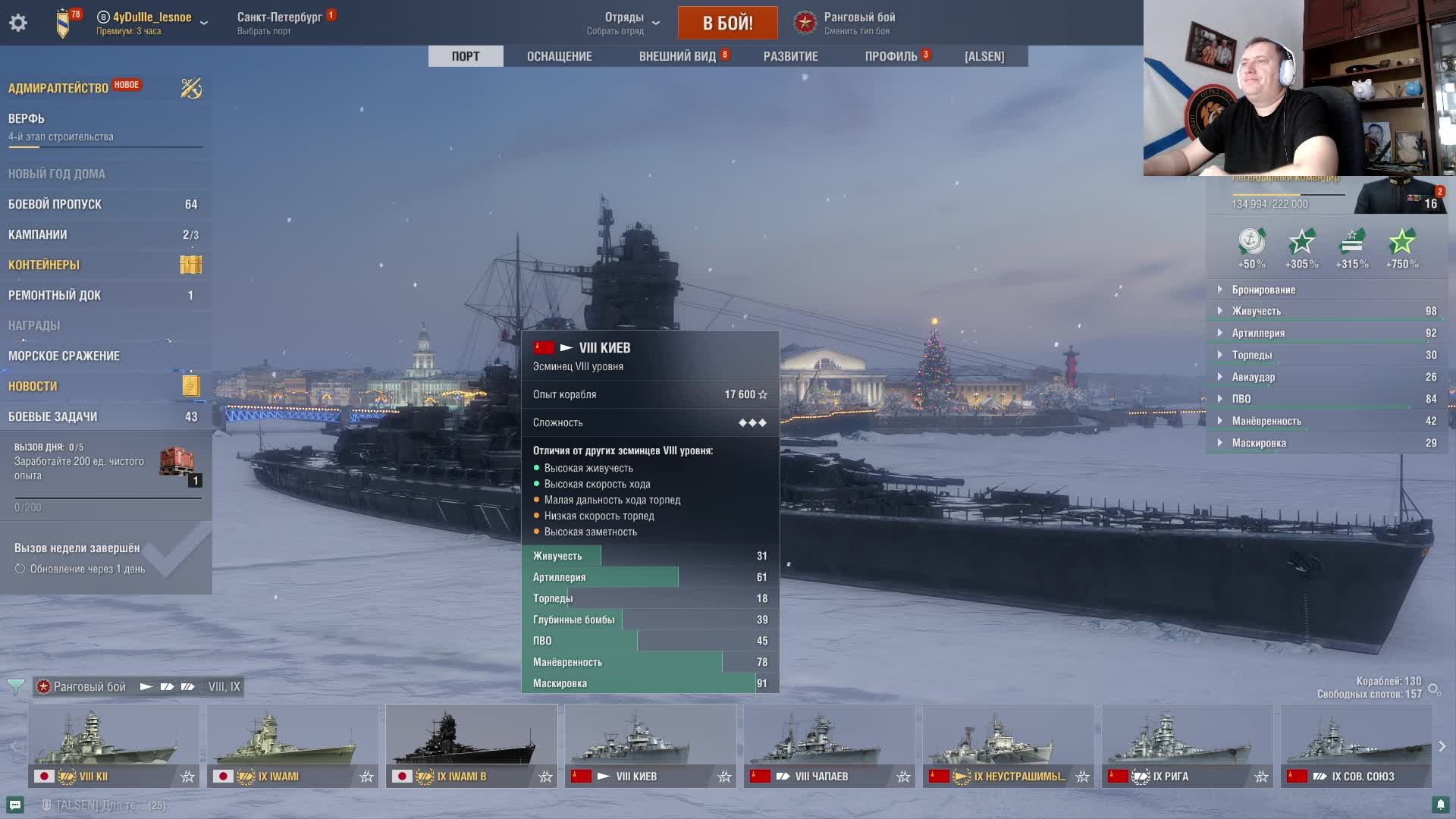1456x819 pixels.
Task: Open Адмиралтейство menu entry
Action: click(58, 88)
